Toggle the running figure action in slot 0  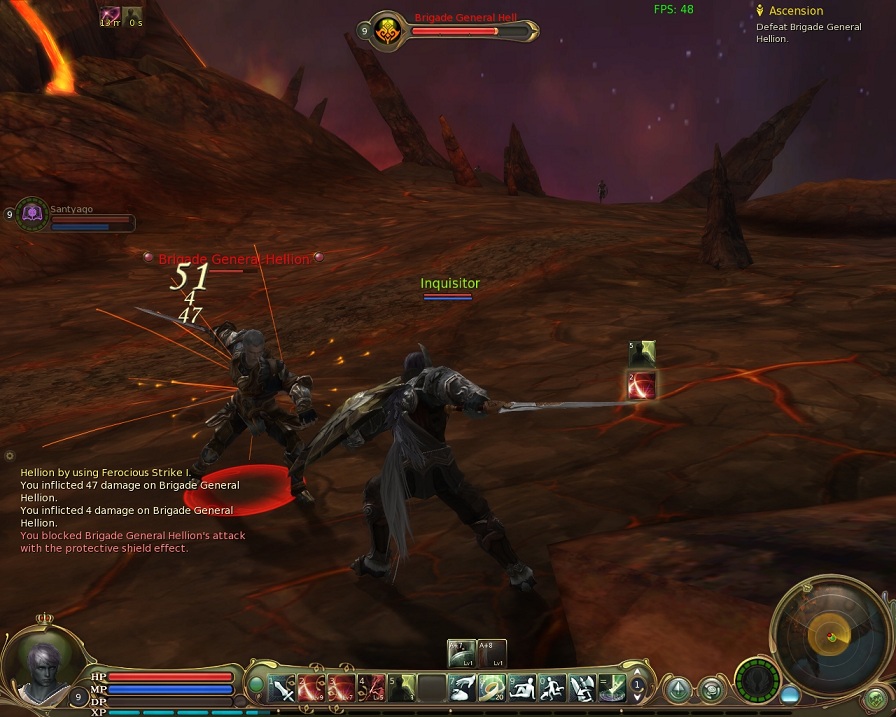point(553,688)
